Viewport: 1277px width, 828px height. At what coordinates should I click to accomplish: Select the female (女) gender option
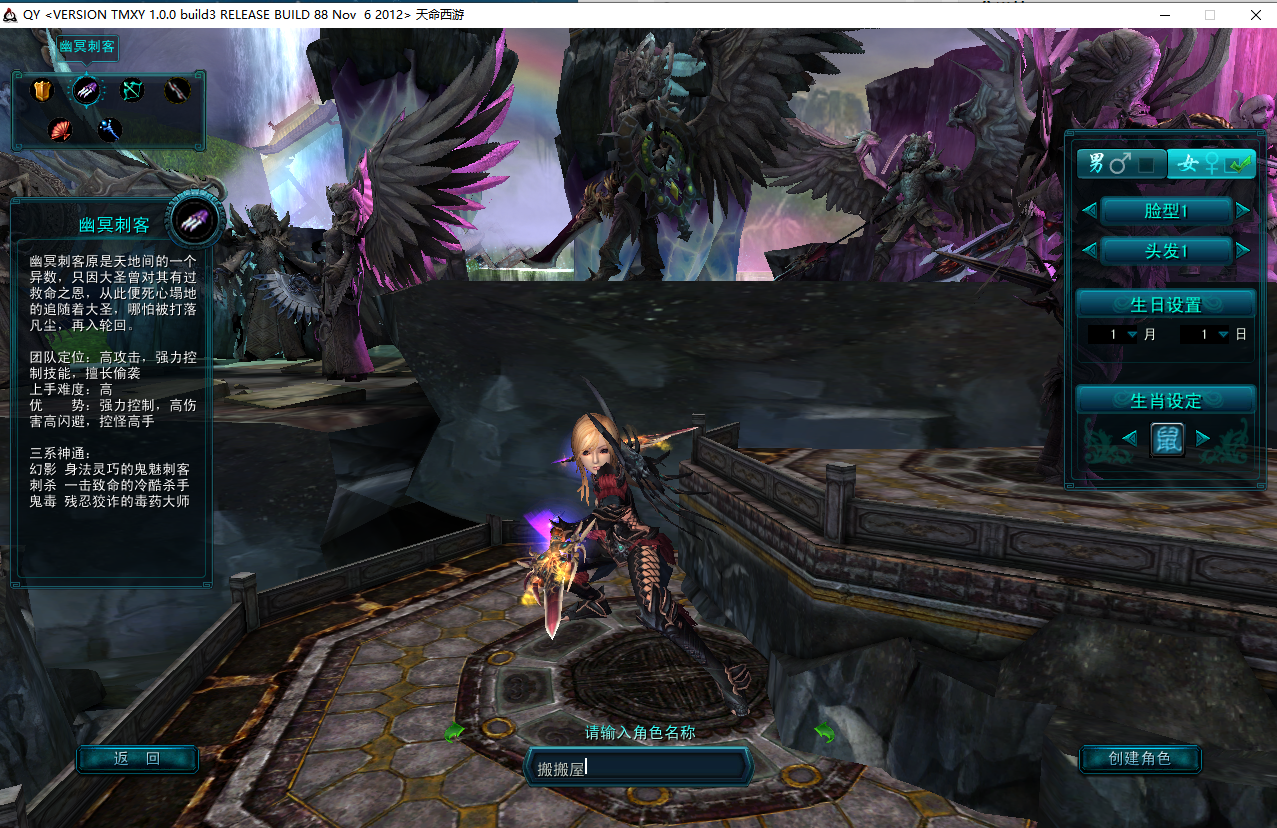click(1211, 163)
